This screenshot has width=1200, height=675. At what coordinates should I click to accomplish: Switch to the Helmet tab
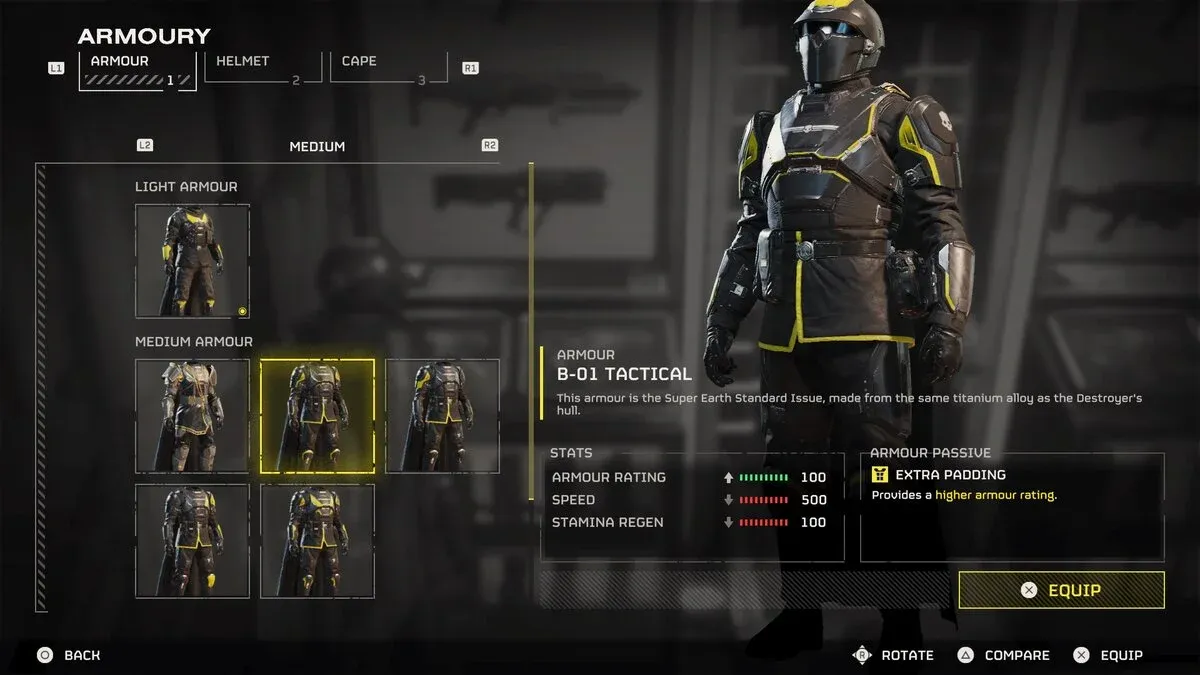tap(262, 68)
